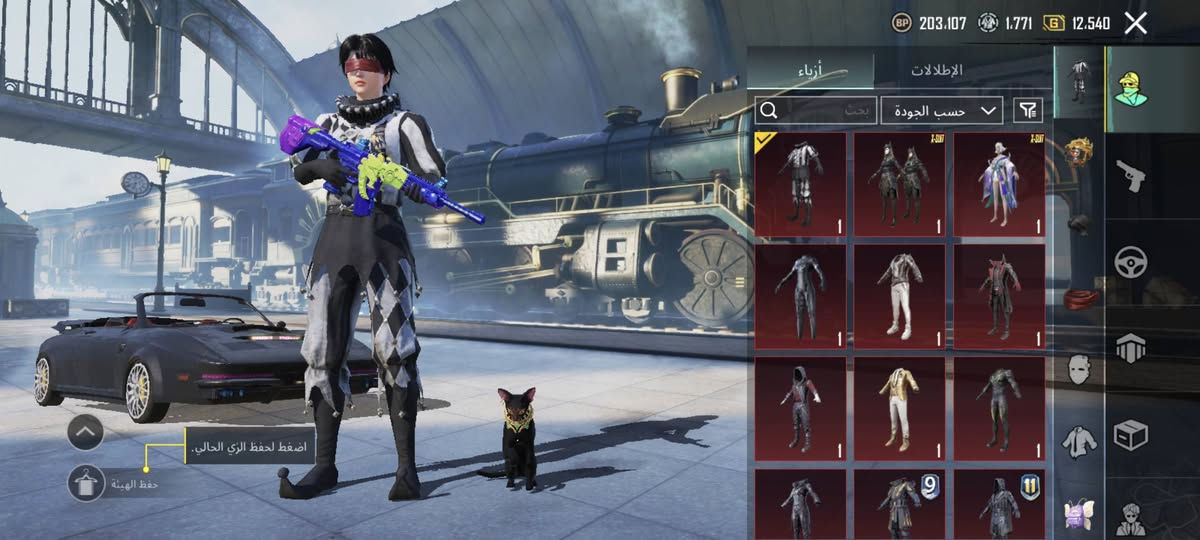Viewport: 1200px width, 540px height.
Task: Open the filter funnel button
Action: (1027, 110)
